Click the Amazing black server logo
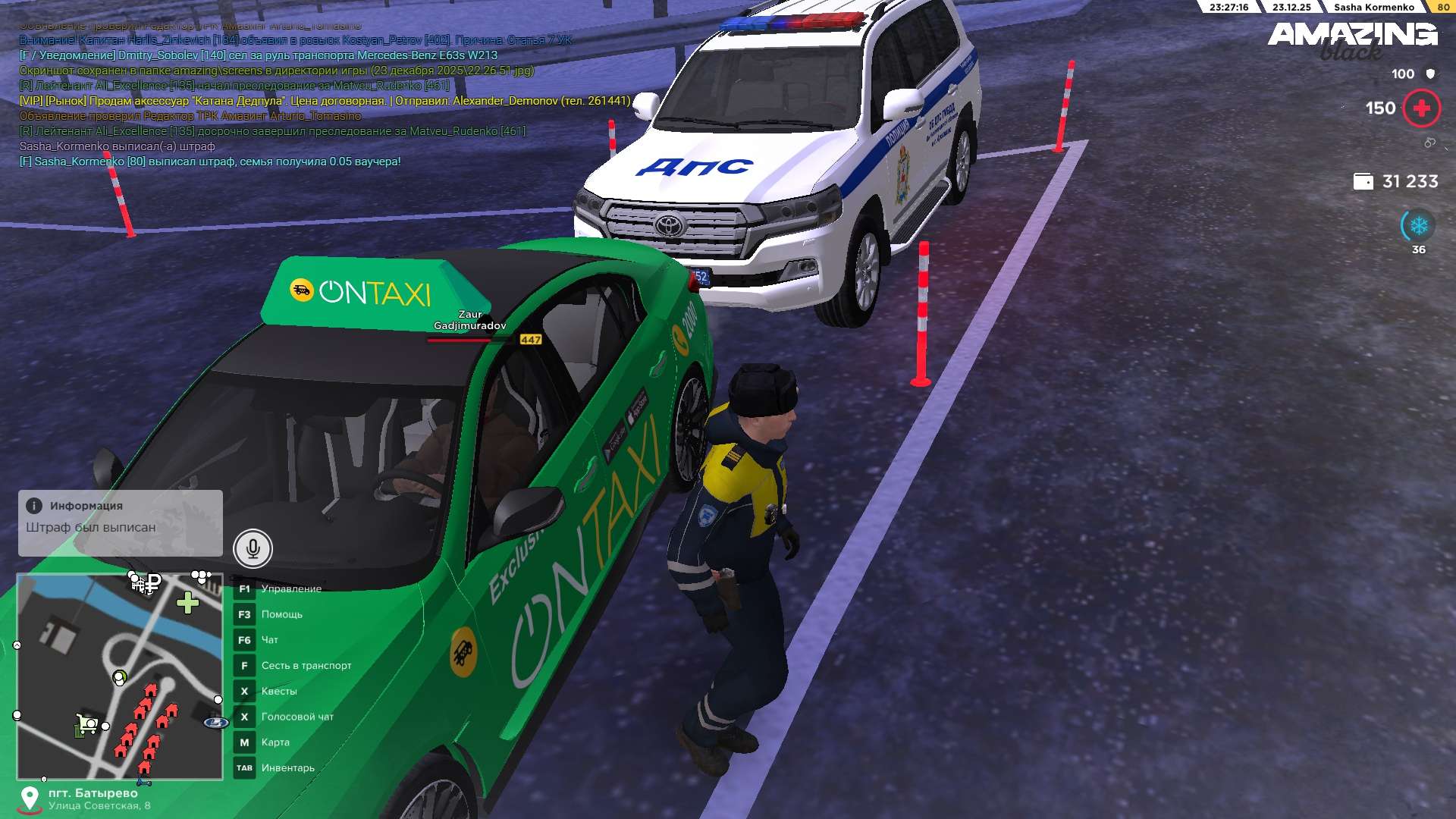 point(1352,39)
